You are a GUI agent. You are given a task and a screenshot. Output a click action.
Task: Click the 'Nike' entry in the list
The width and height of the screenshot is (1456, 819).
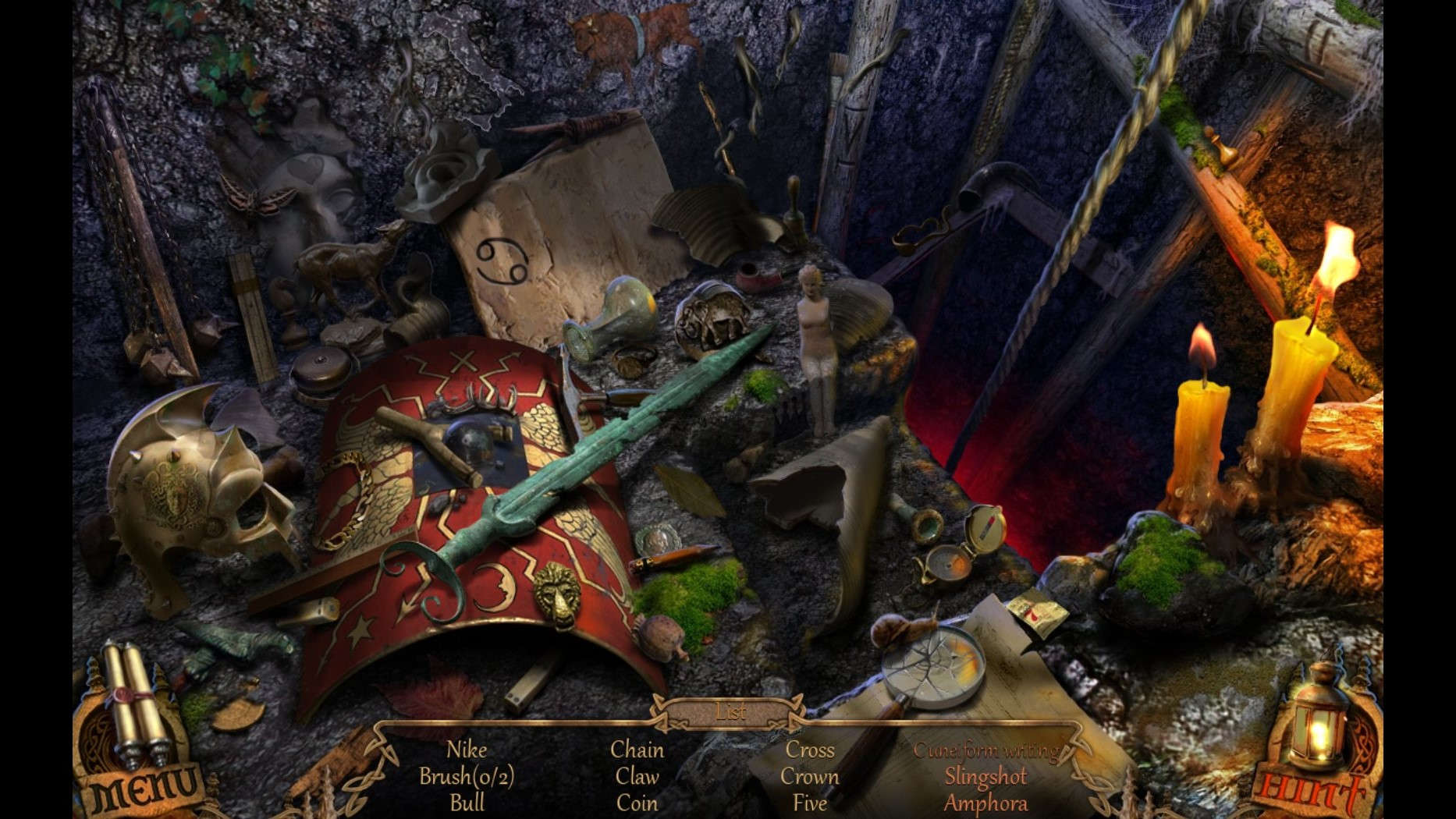click(467, 751)
